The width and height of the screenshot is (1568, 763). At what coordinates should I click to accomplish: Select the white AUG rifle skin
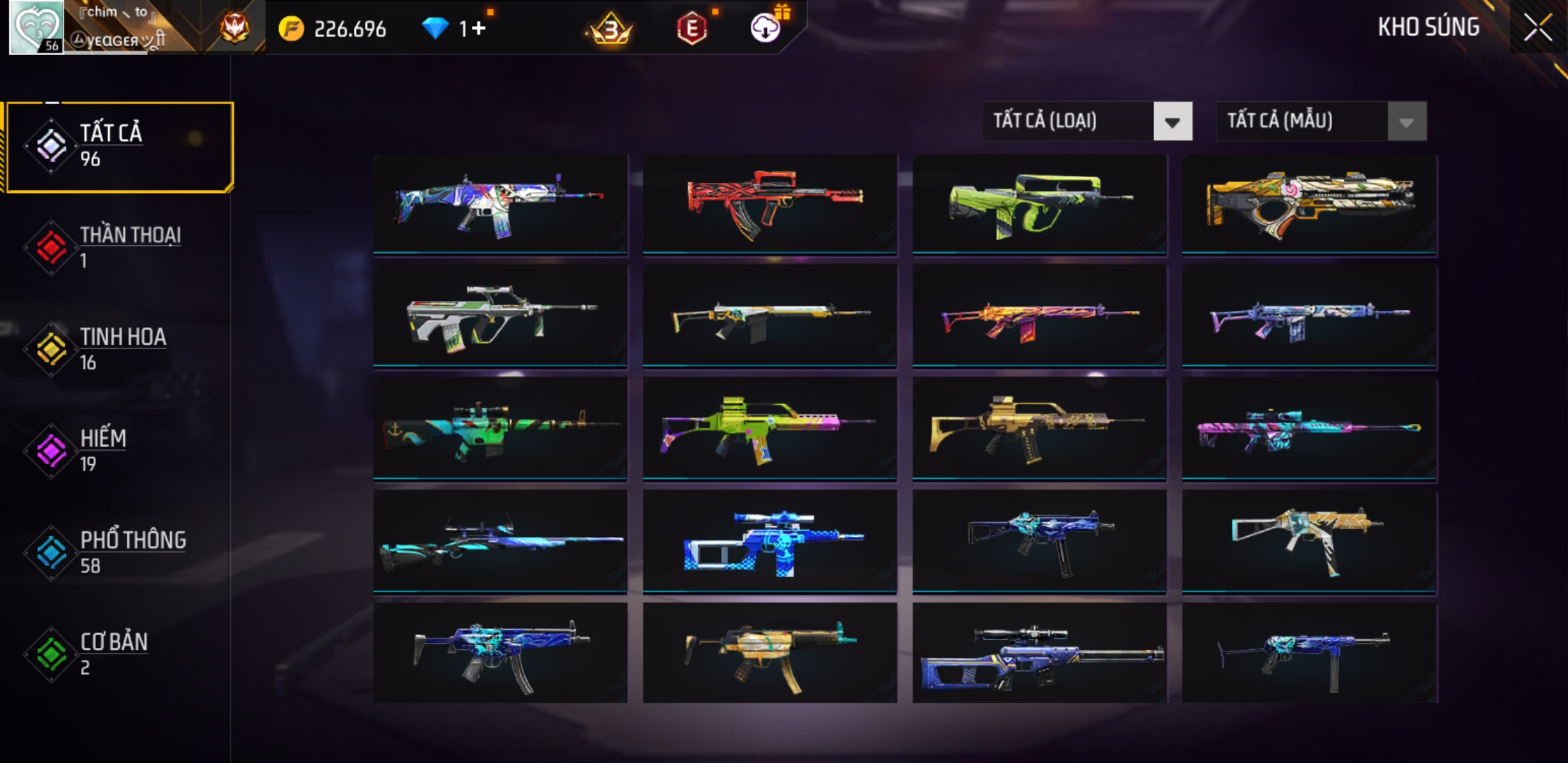point(500,317)
